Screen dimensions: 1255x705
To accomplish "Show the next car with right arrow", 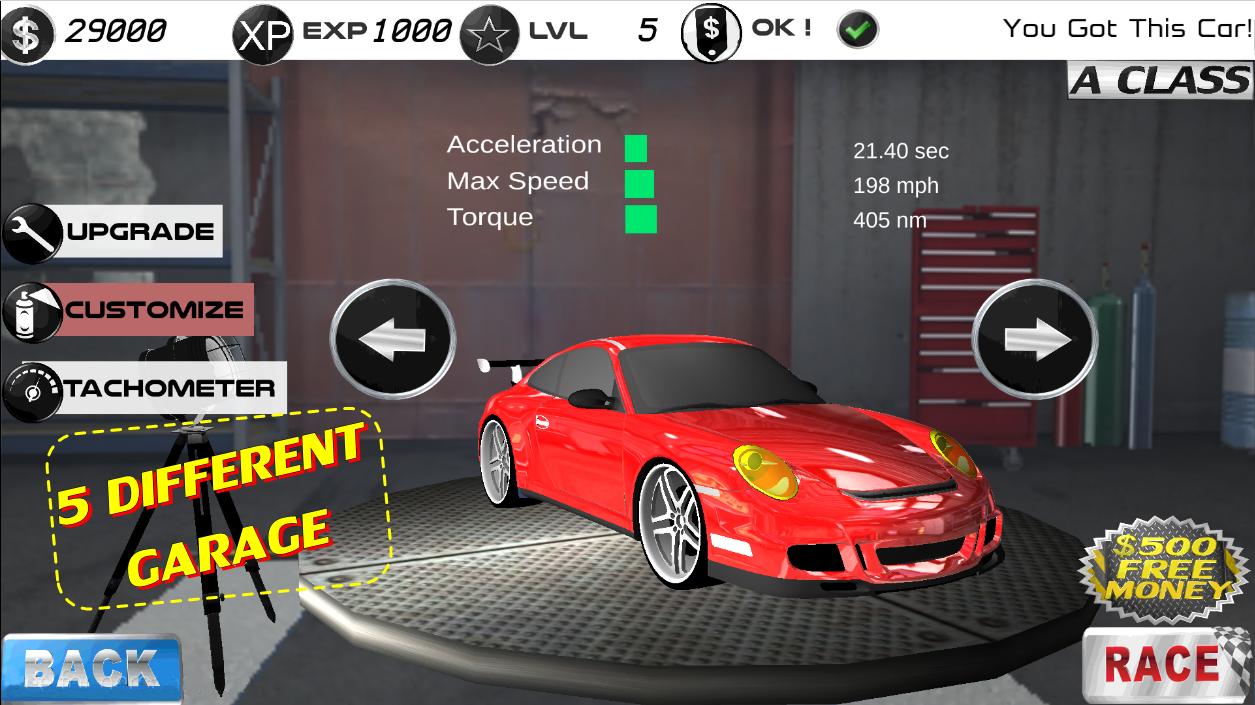I will pos(1035,340).
